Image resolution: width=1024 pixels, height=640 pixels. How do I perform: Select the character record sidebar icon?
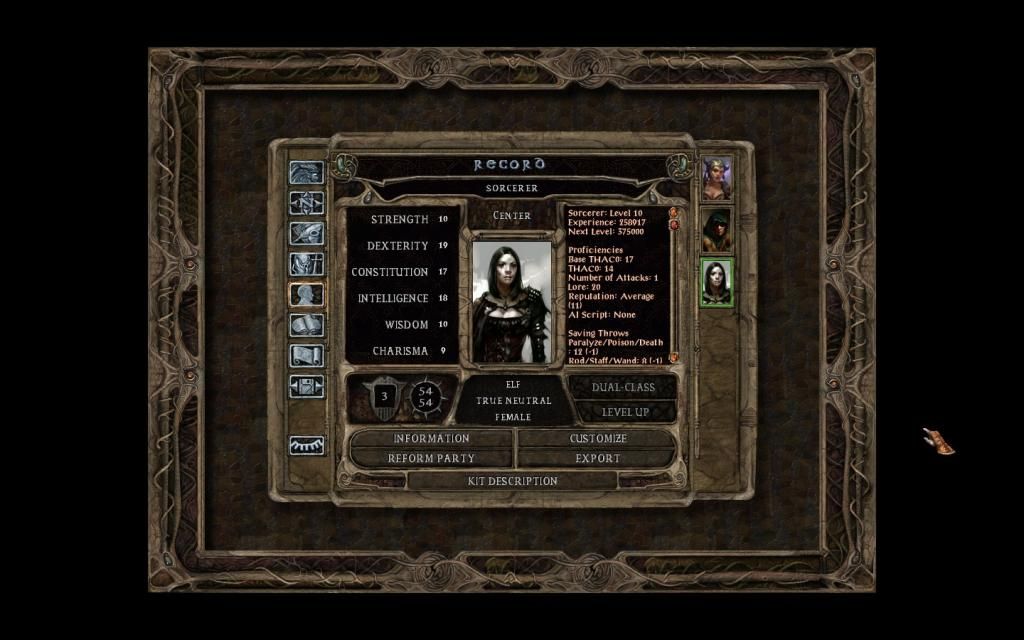pos(306,295)
